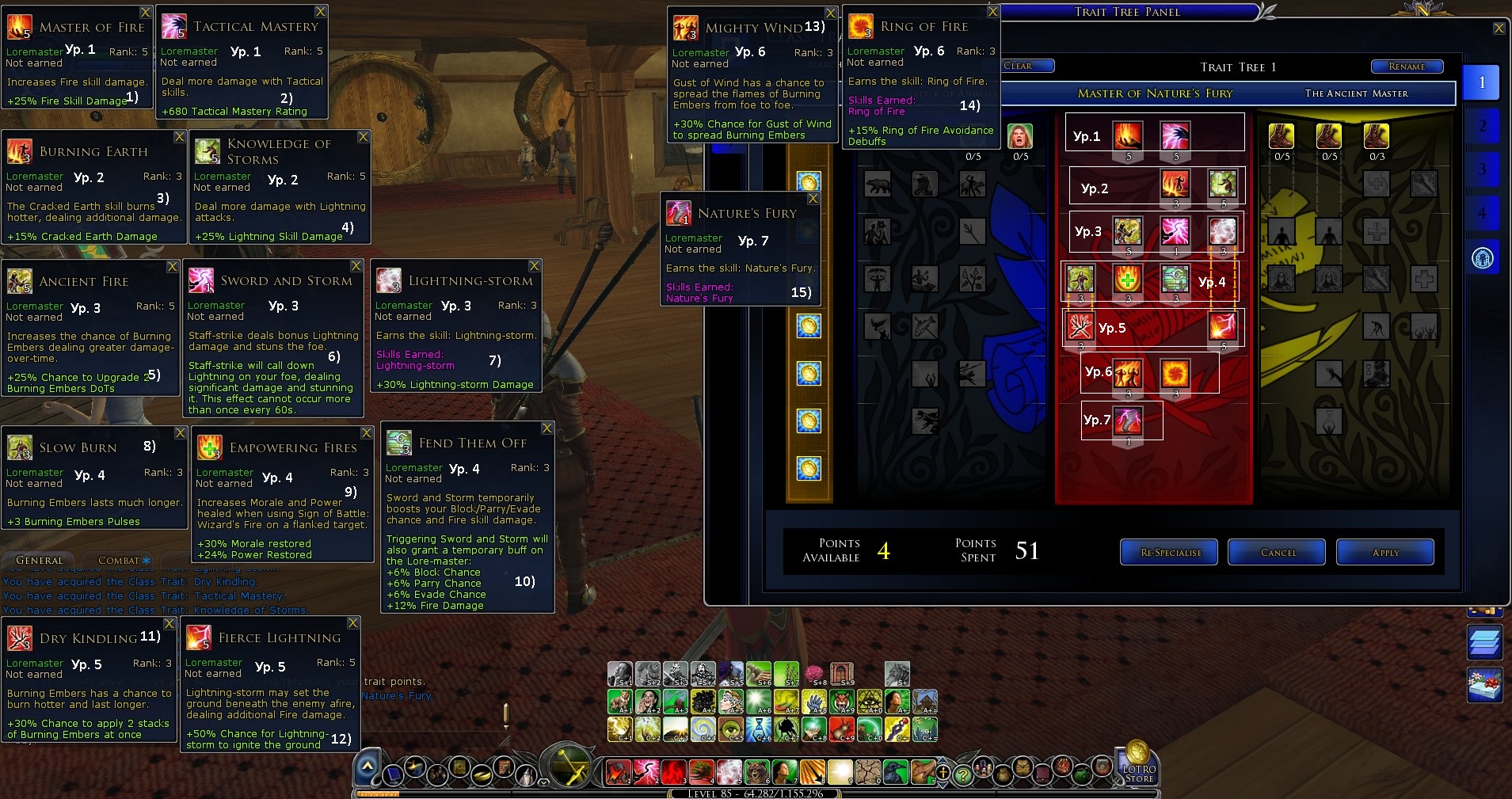Close the Lightning-storm tooltip
This screenshot has width=1512, height=799.
[x=535, y=266]
